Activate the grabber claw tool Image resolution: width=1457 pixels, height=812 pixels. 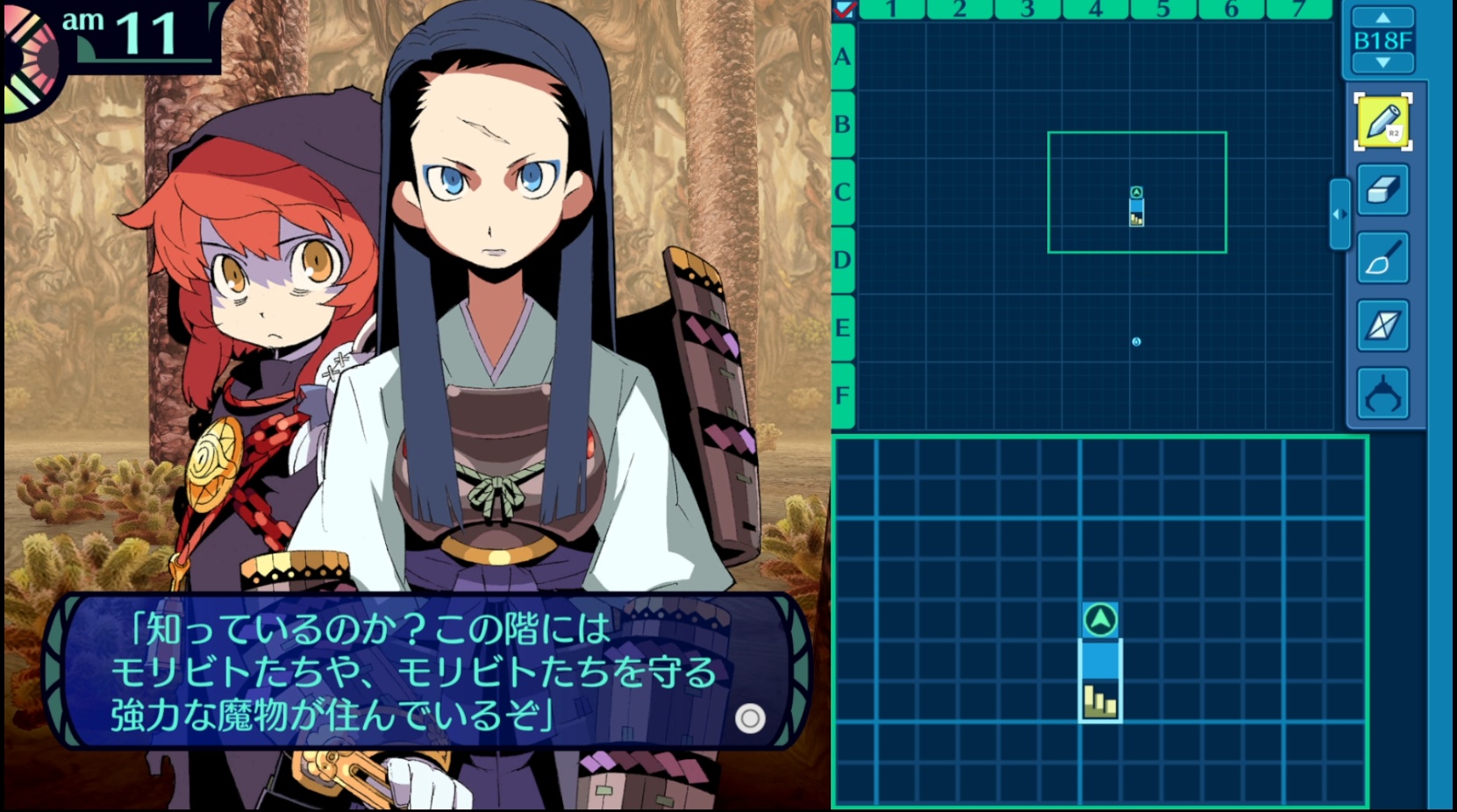pos(1382,394)
